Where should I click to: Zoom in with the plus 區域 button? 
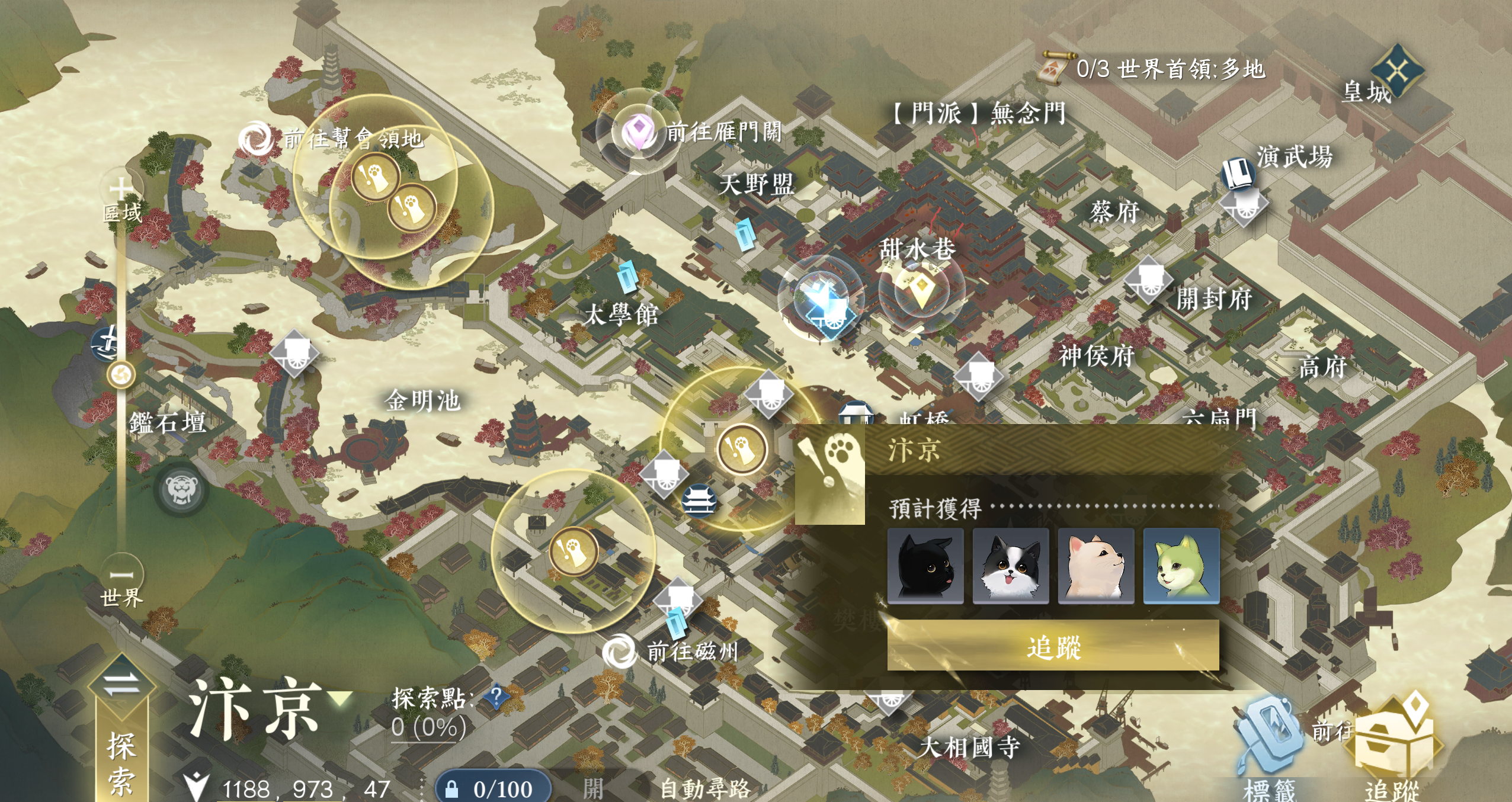tap(121, 189)
